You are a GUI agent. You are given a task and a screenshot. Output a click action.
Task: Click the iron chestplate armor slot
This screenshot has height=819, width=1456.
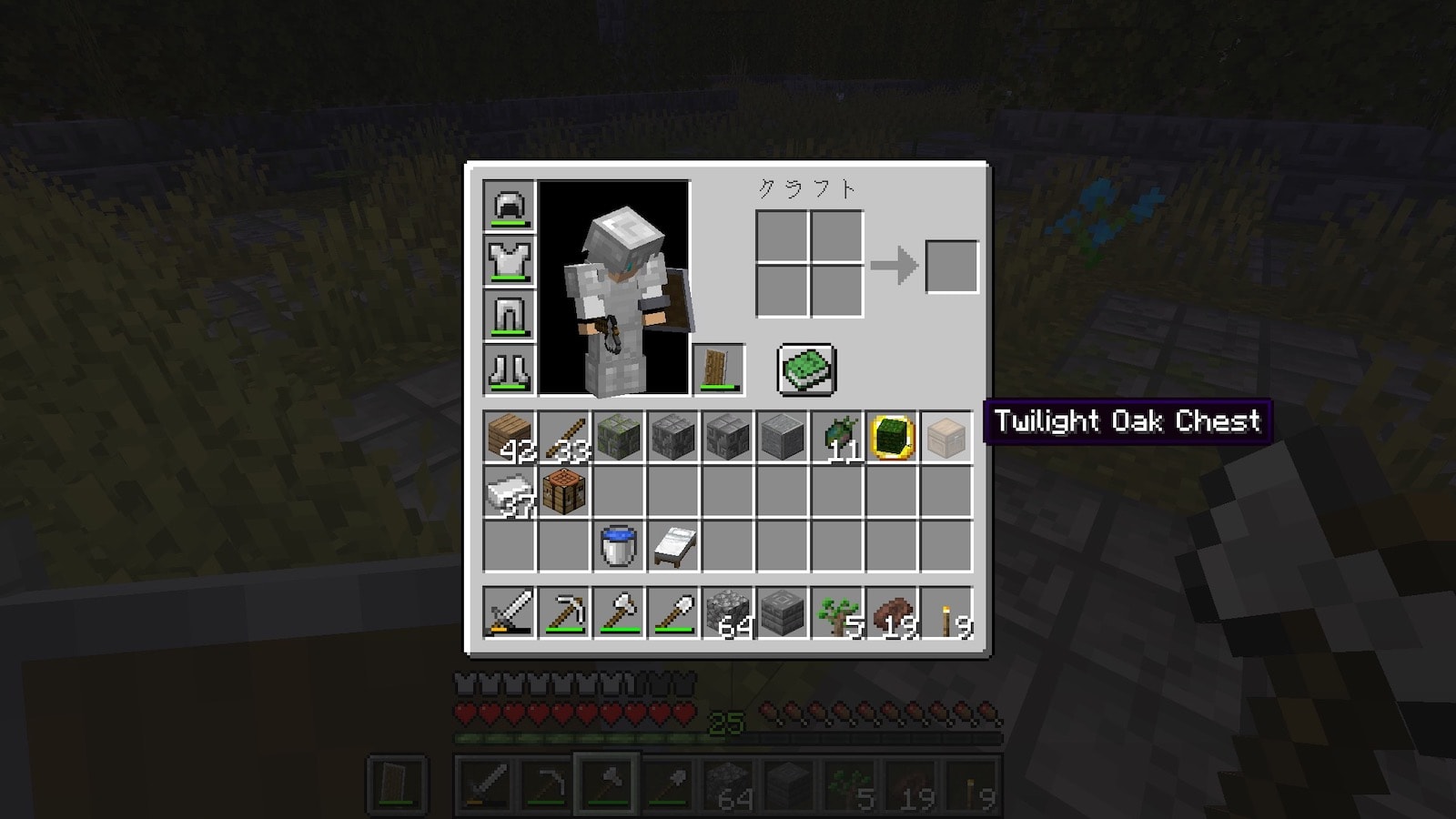coord(509,260)
